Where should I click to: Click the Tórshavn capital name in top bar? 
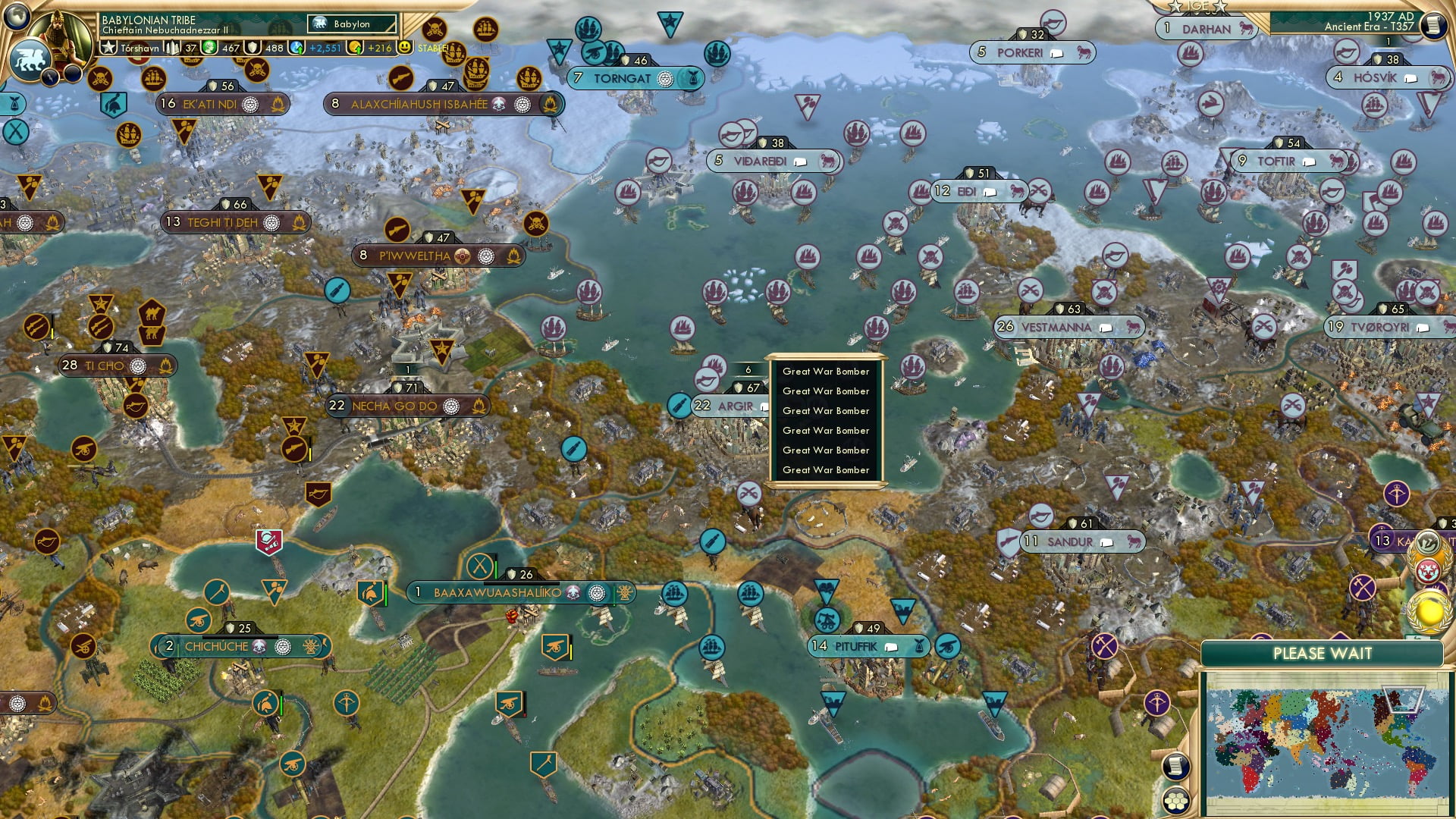(140, 48)
